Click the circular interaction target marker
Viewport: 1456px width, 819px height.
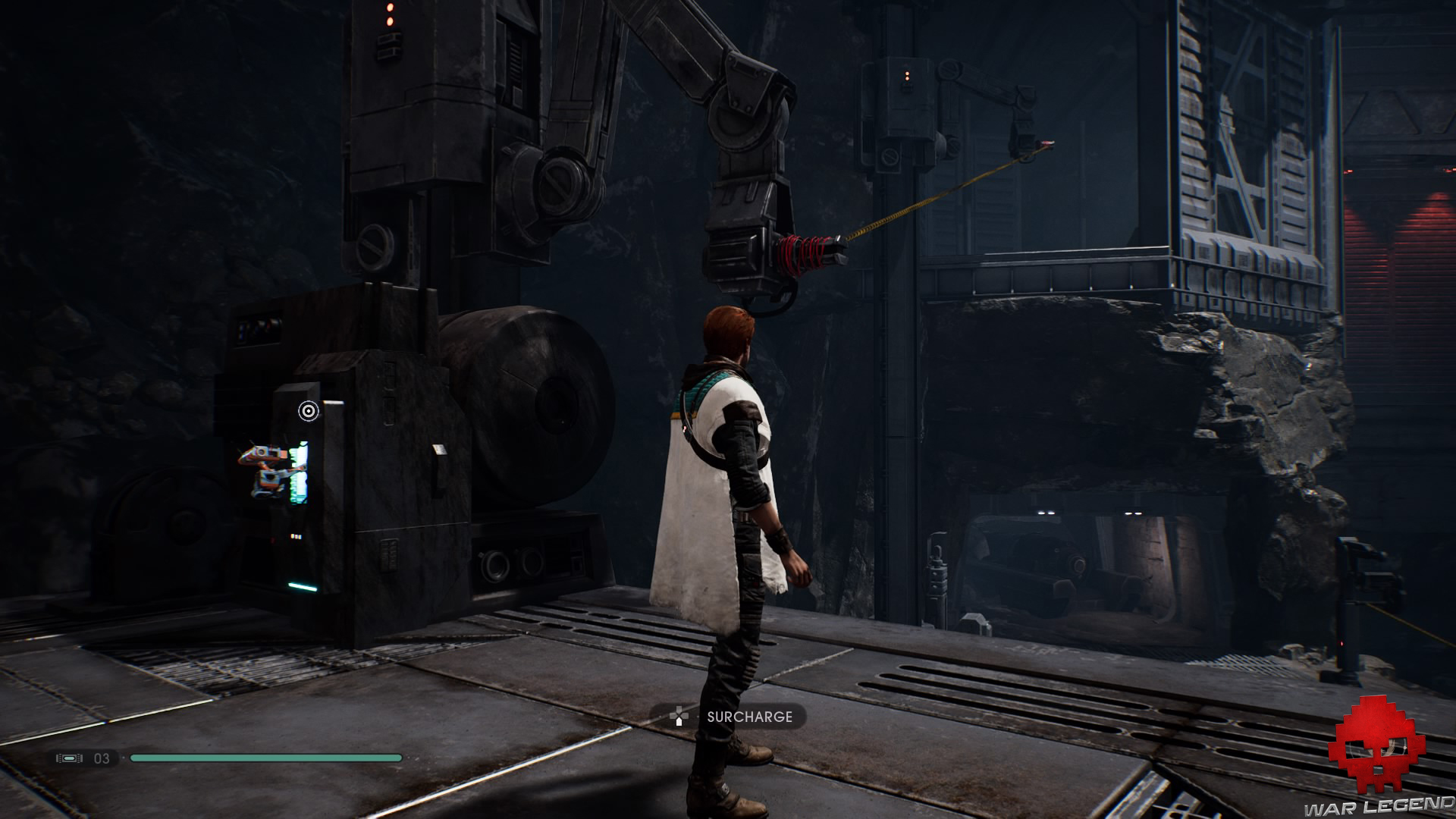pyautogui.click(x=308, y=411)
